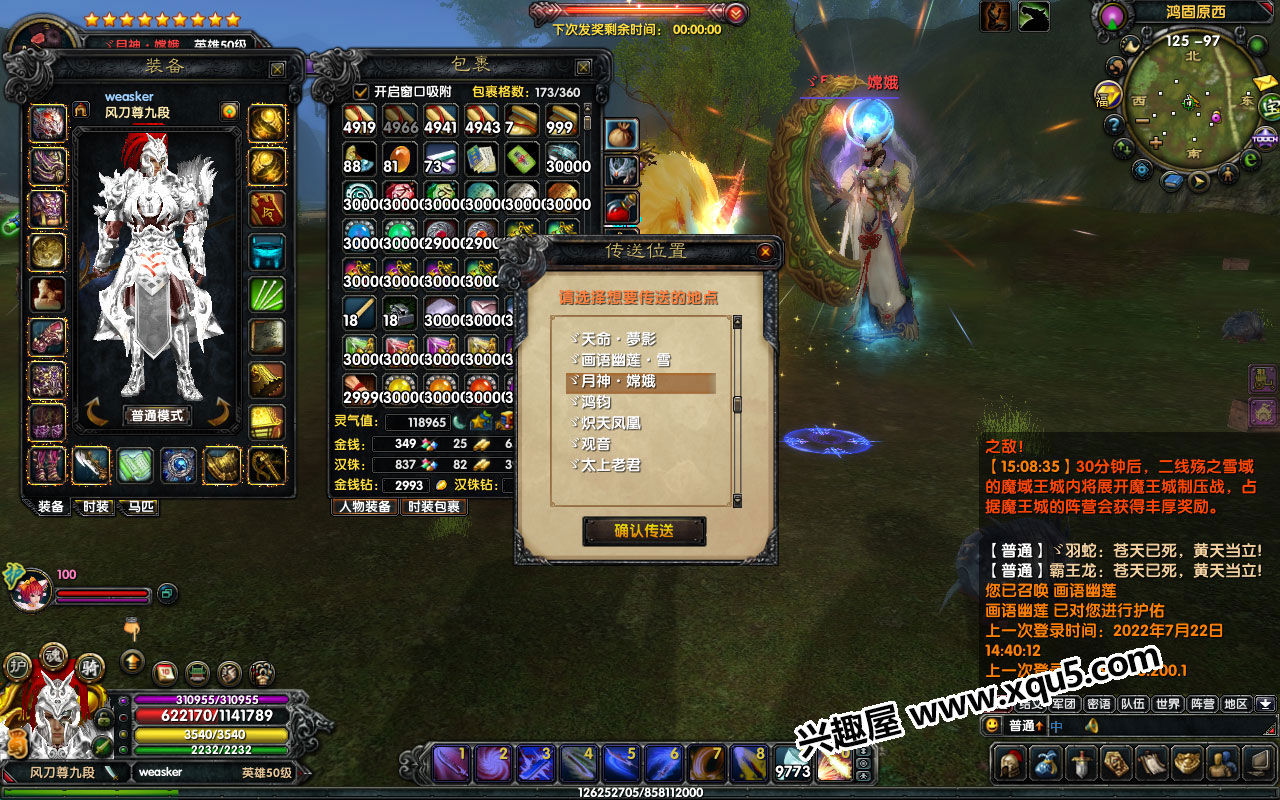The height and width of the screenshot is (800, 1280).
Task: Activate hotbar skill slot 1
Action: coord(451,764)
